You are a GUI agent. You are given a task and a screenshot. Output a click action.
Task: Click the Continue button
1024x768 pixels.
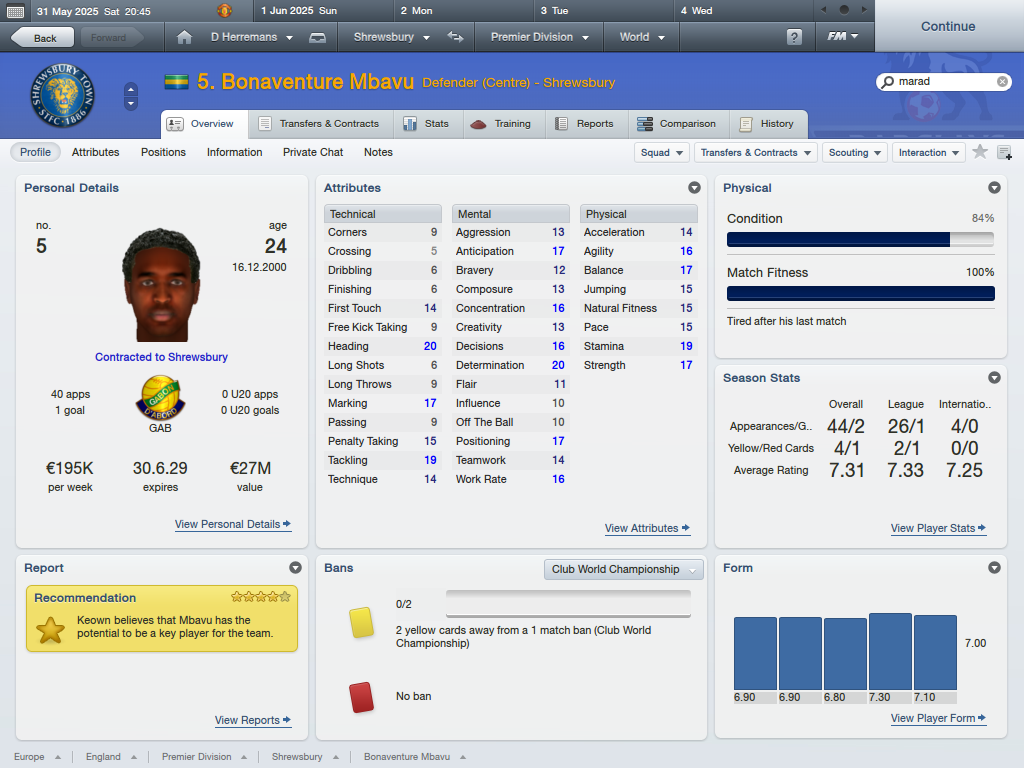pyautogui.click(x=948, y=27)
